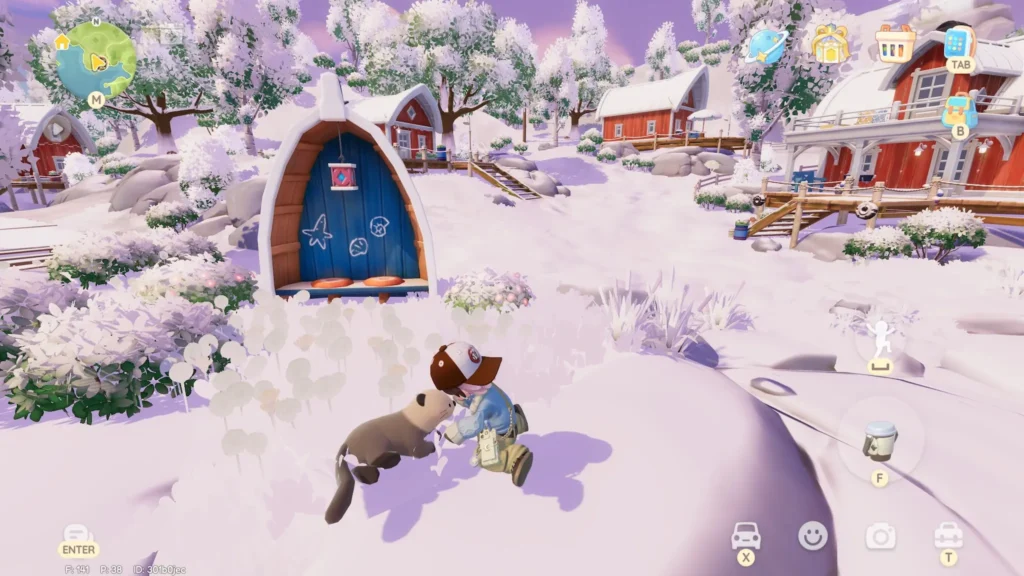Open the toolbox icon
This screenshot has height=576, width=1024.
[x=947, y=536]
